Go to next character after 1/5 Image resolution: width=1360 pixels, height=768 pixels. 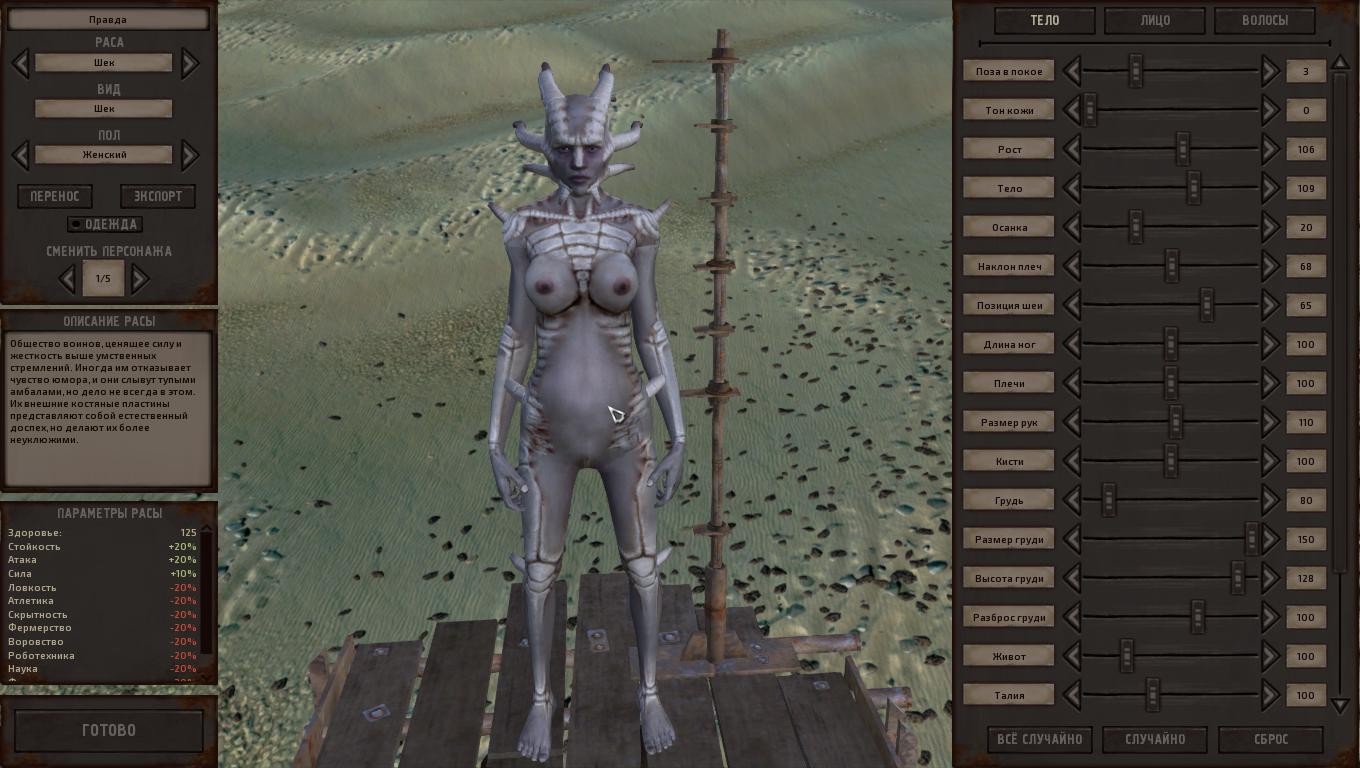[x=140, y=278]
